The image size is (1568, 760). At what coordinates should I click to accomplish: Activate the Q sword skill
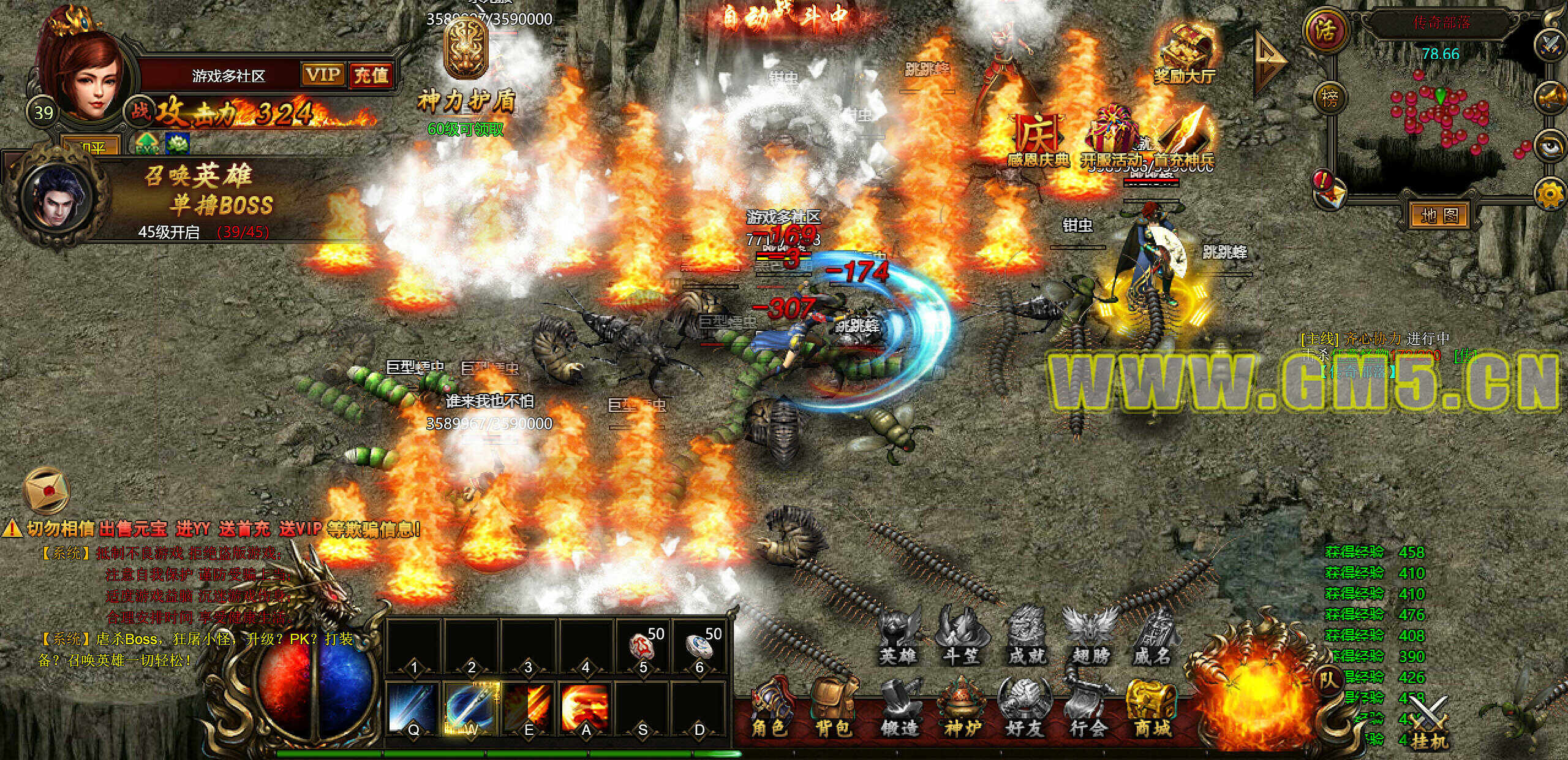pyautogui.click(x=413, y=708)
